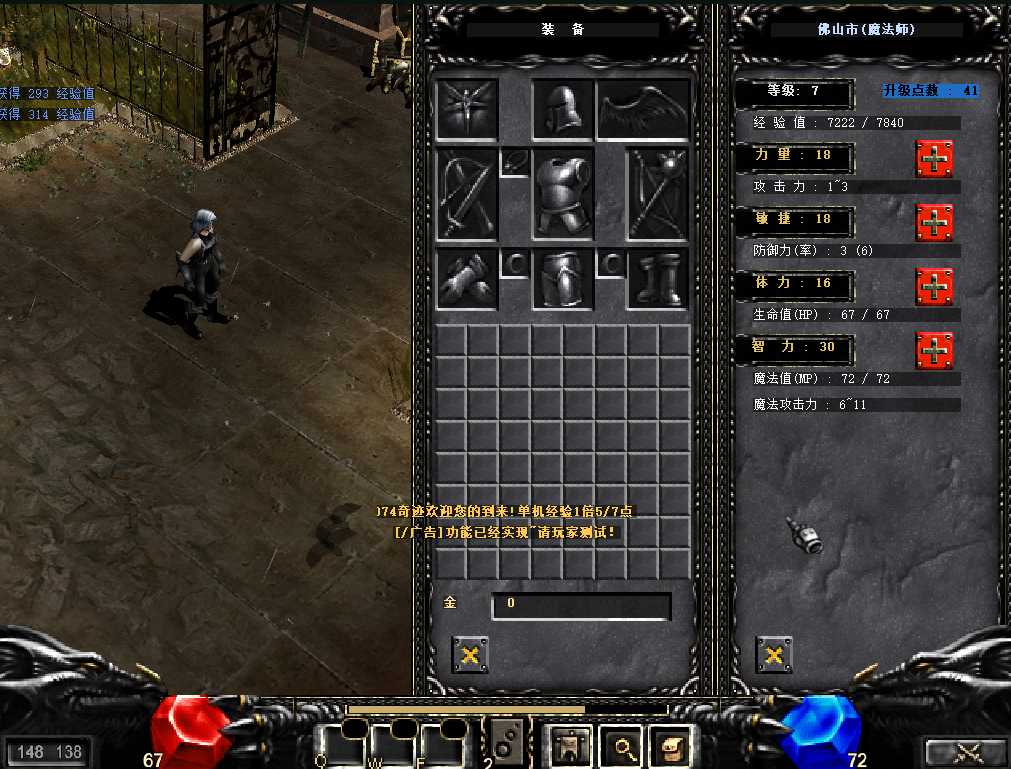
Task: Close the character stats panel
Action: click(x=773, y=655)
